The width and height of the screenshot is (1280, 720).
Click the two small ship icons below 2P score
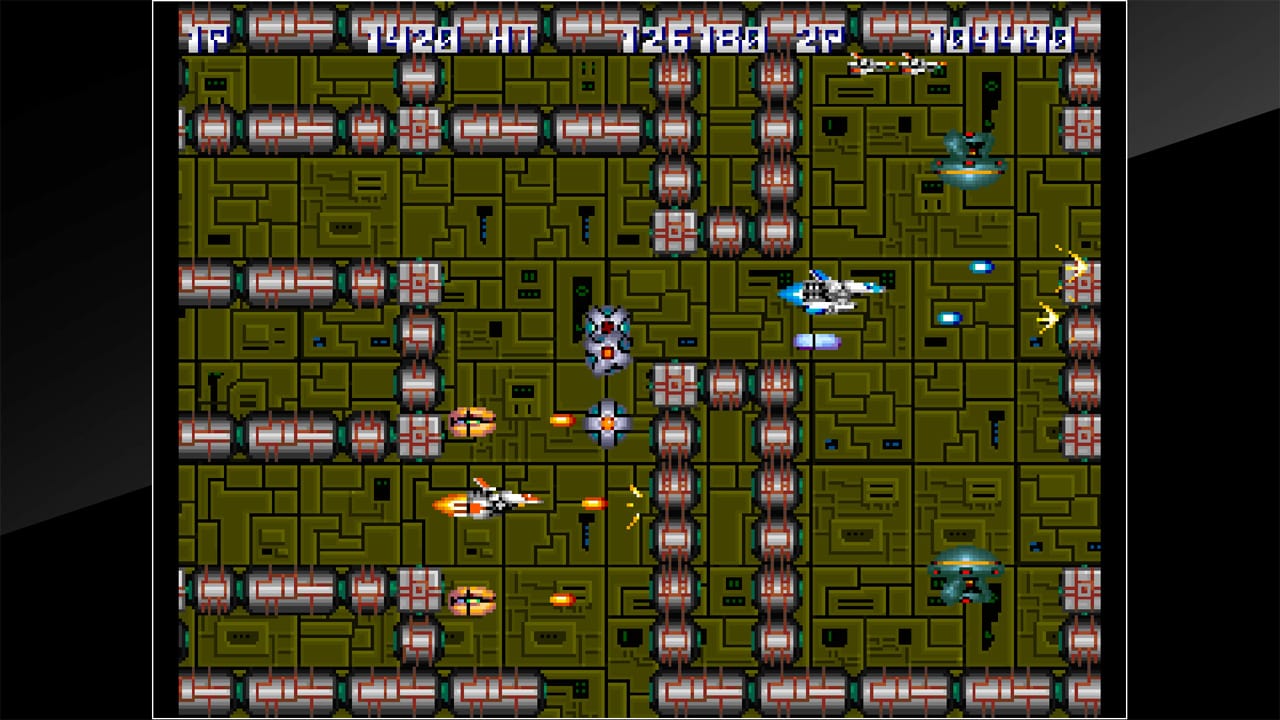click(x=895, y=62)
